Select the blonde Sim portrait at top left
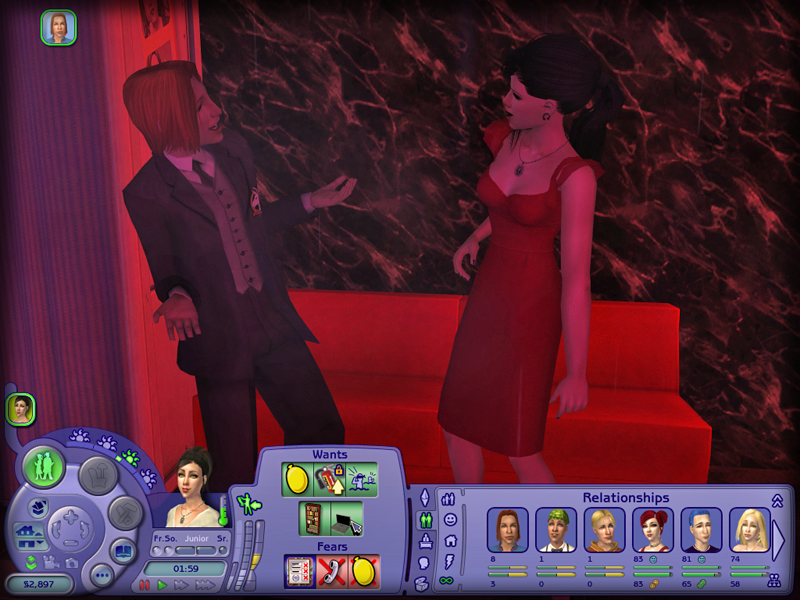This screenshot has height=600, width=800. tap(59, 28)
